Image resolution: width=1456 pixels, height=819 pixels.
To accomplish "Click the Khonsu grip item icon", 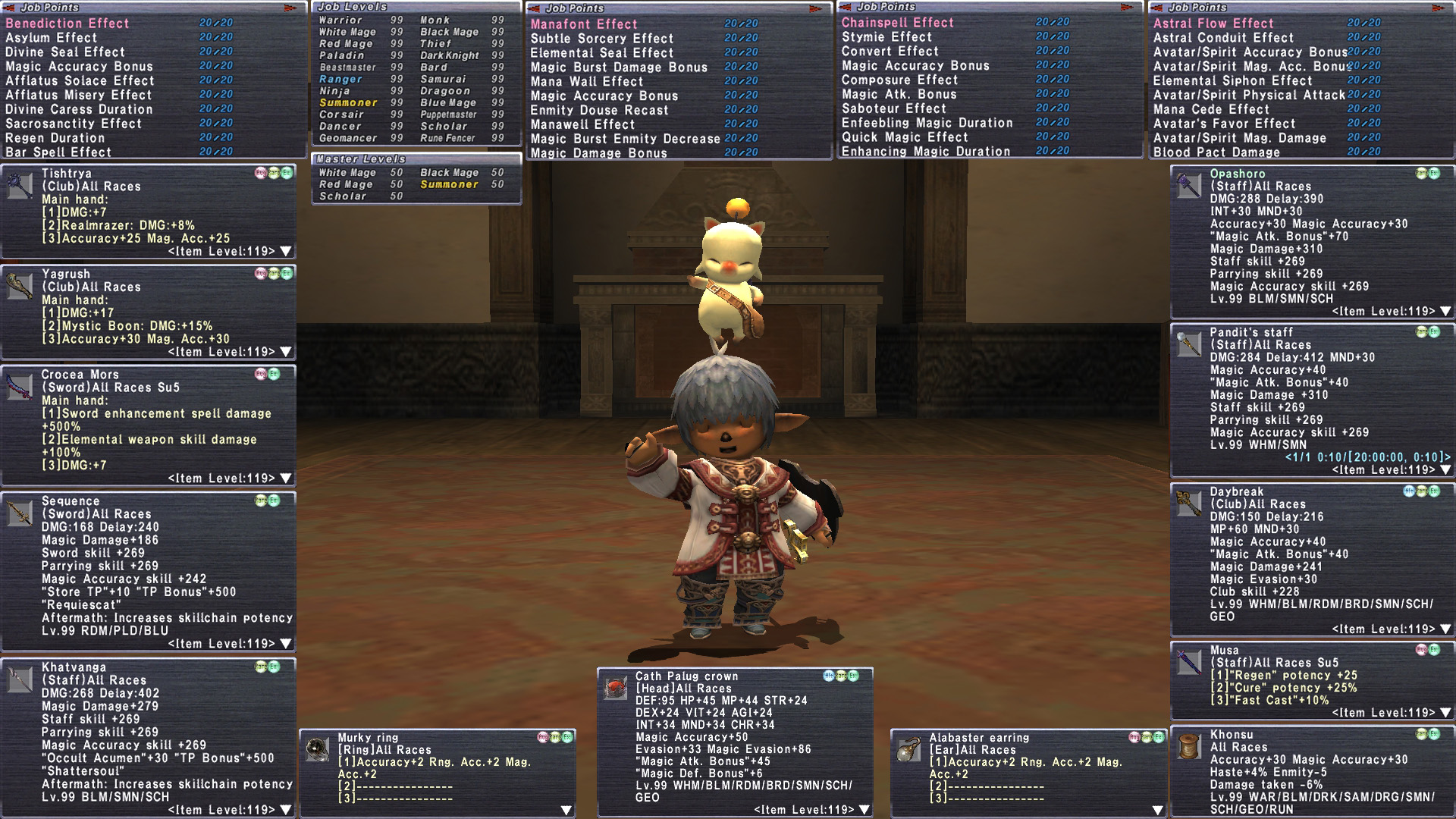I will point(1188,746).
